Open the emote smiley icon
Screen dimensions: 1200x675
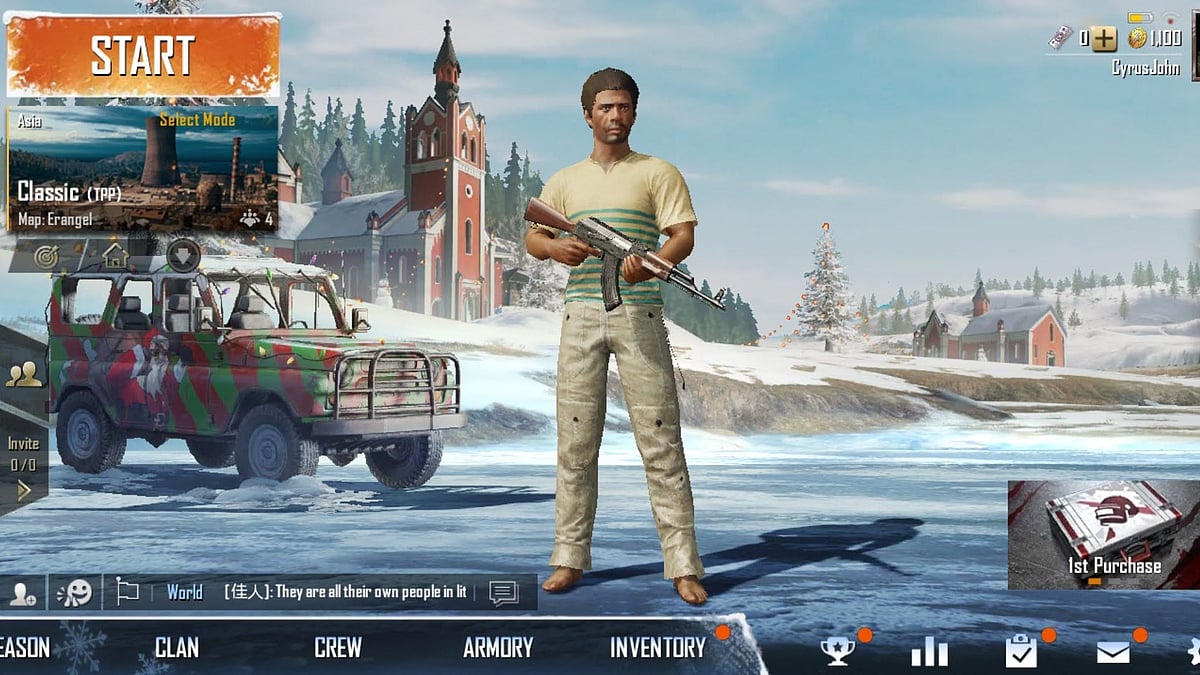coord(74,592)
